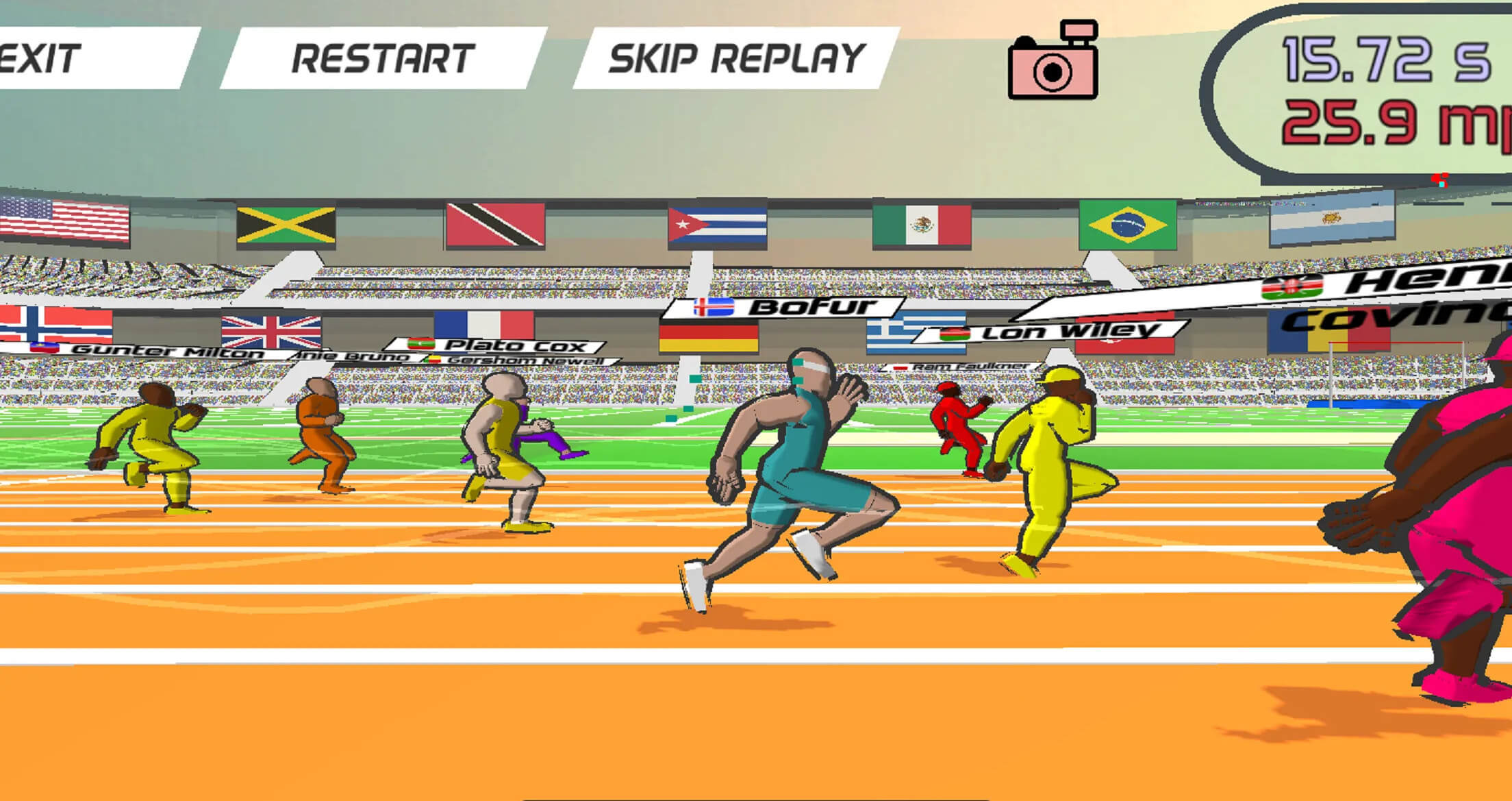
Task: Select the Trinidad and Tobago flag
Action: pyautogui.click(x=497, y=223)
